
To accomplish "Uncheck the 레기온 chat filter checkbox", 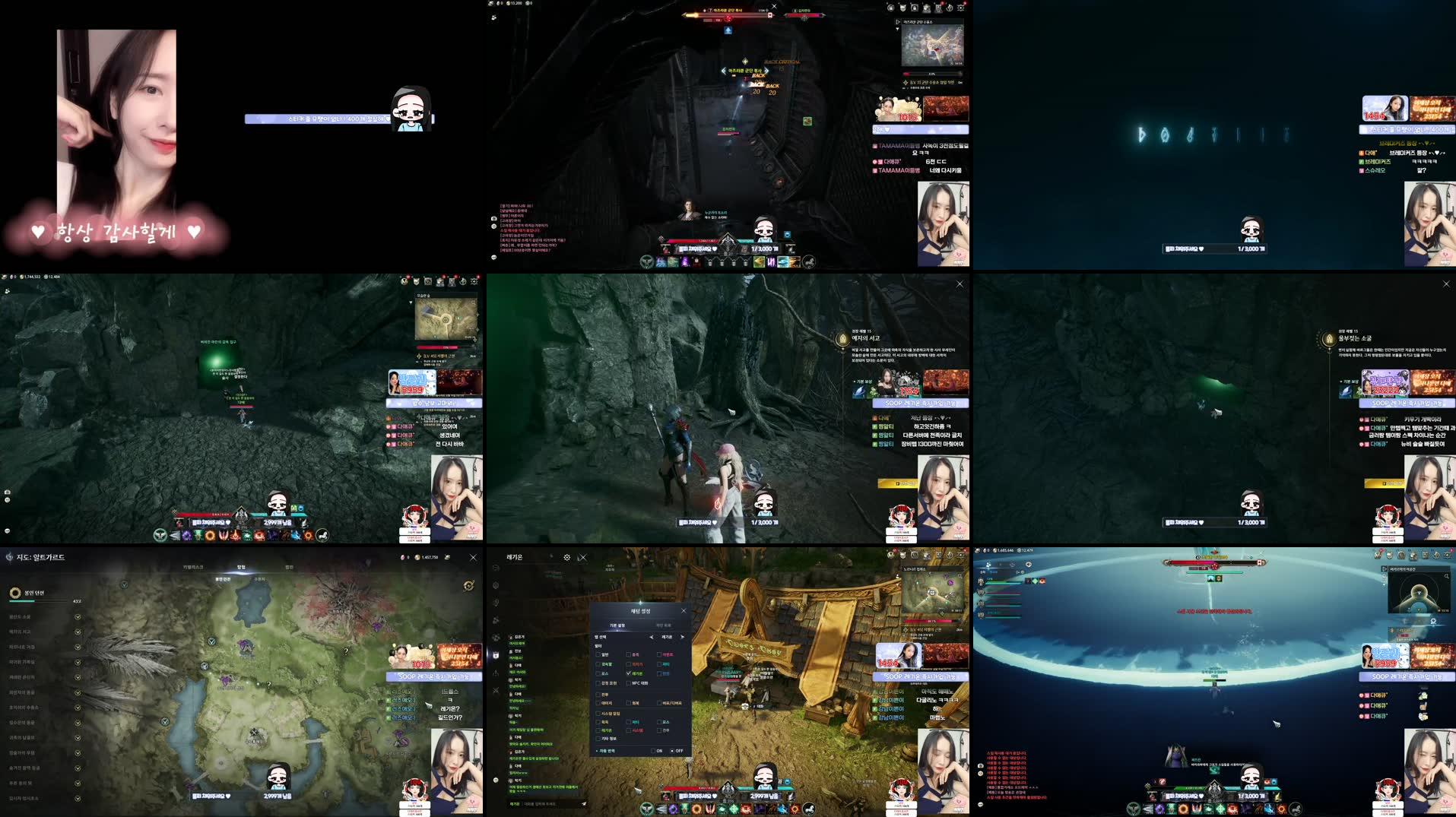I will click(x=628, y=673).
